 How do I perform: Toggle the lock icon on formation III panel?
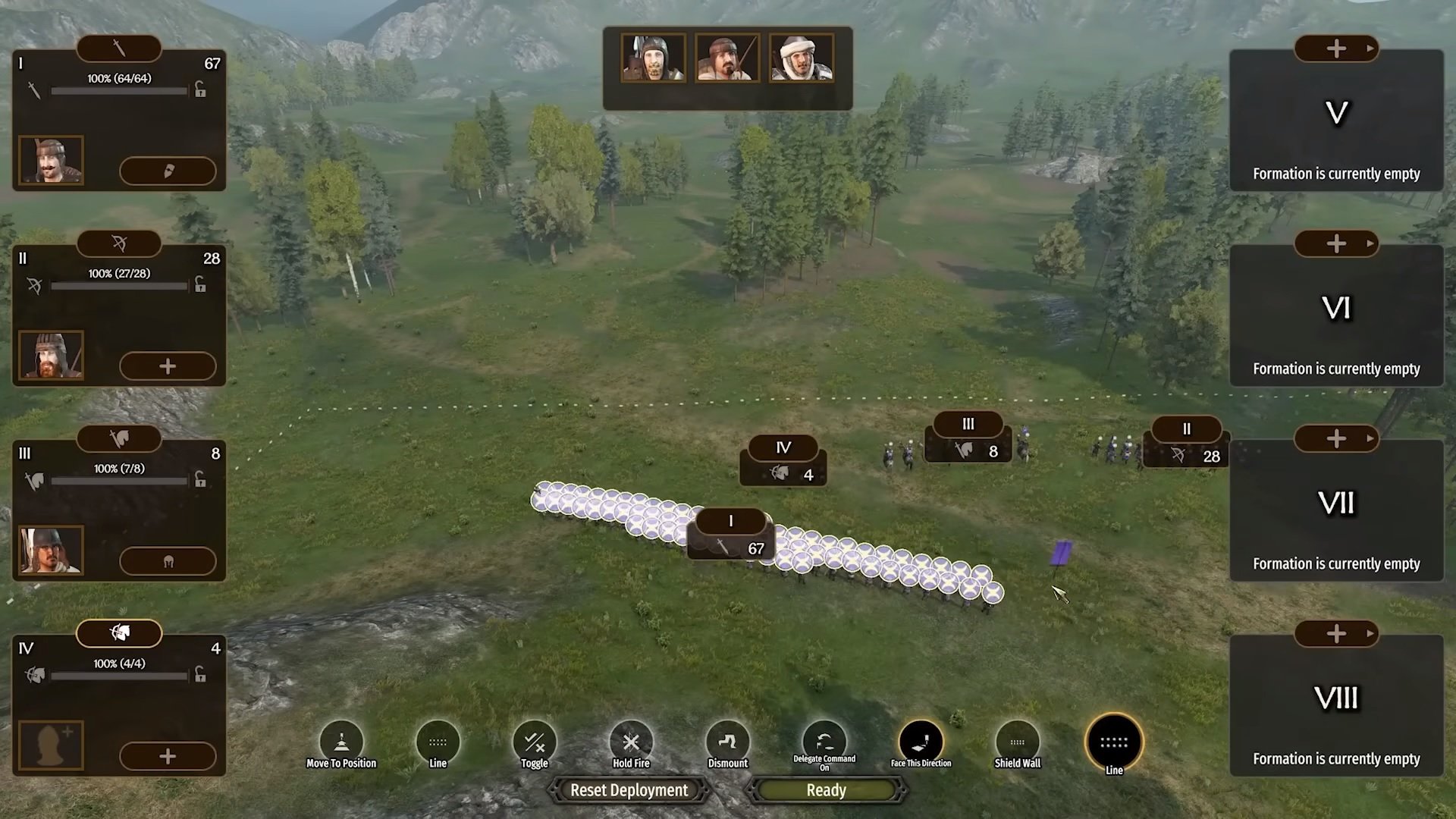(x=200, y=480)
